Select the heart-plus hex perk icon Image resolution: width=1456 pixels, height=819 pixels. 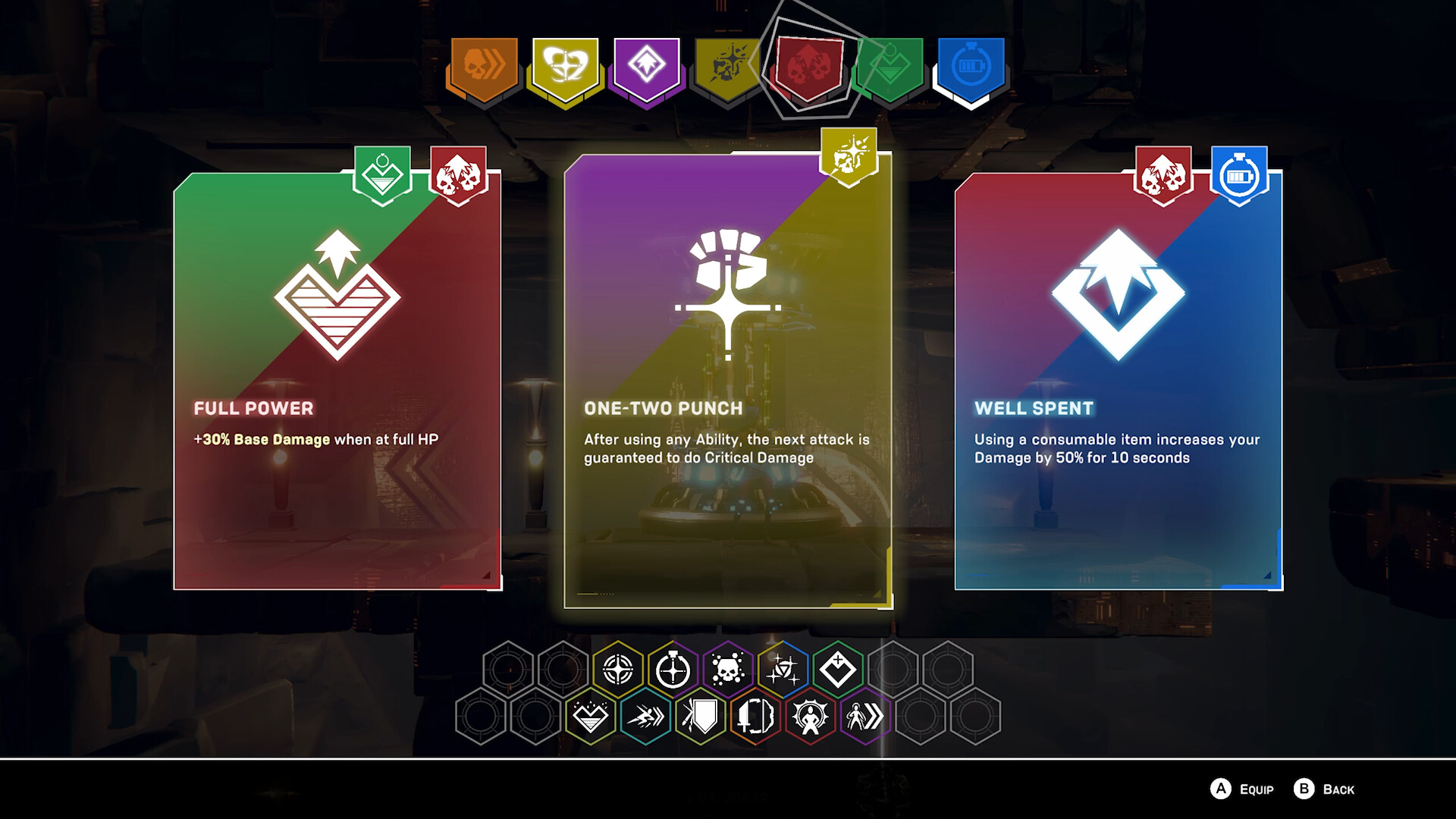pyautogui.click(x=838, y=670)
